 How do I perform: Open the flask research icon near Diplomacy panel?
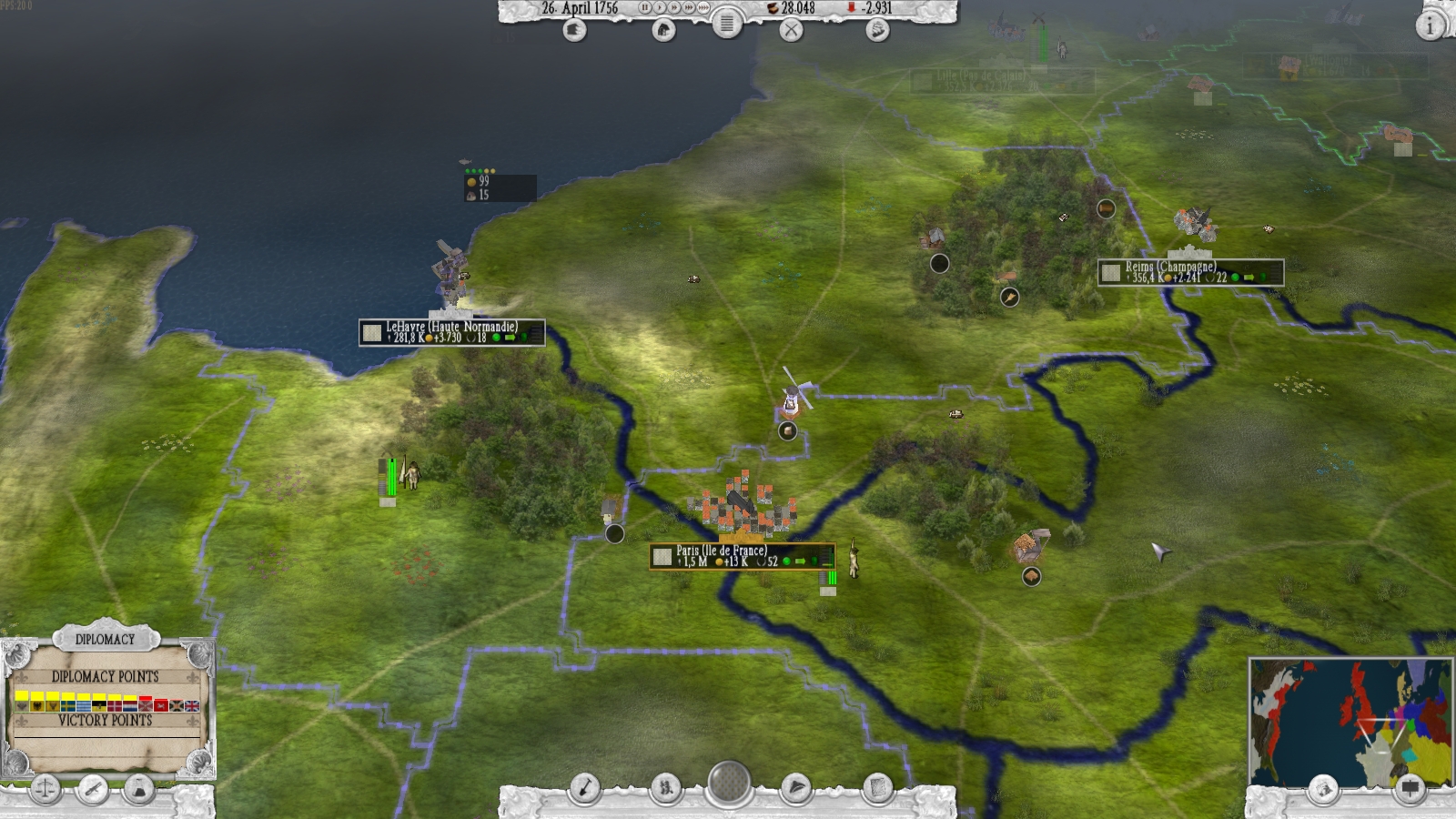136,790
